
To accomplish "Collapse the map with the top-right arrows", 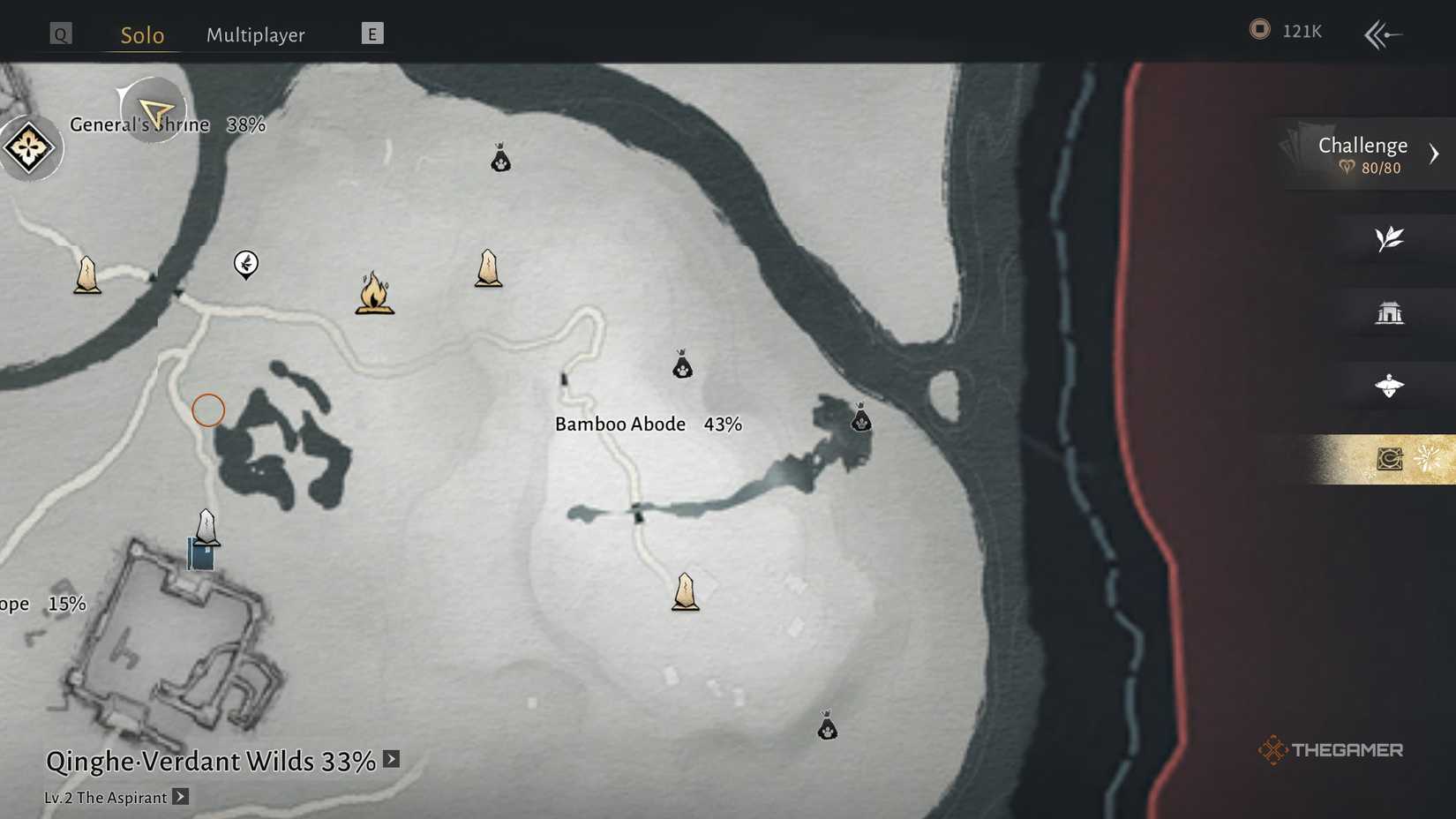I will (1383, 34).
